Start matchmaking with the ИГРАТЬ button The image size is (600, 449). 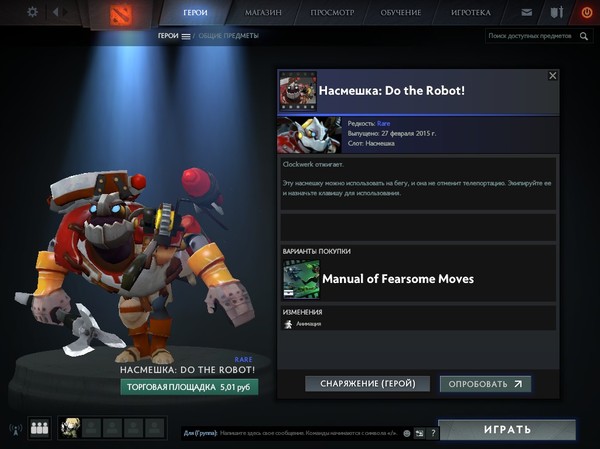pos(509,430)
